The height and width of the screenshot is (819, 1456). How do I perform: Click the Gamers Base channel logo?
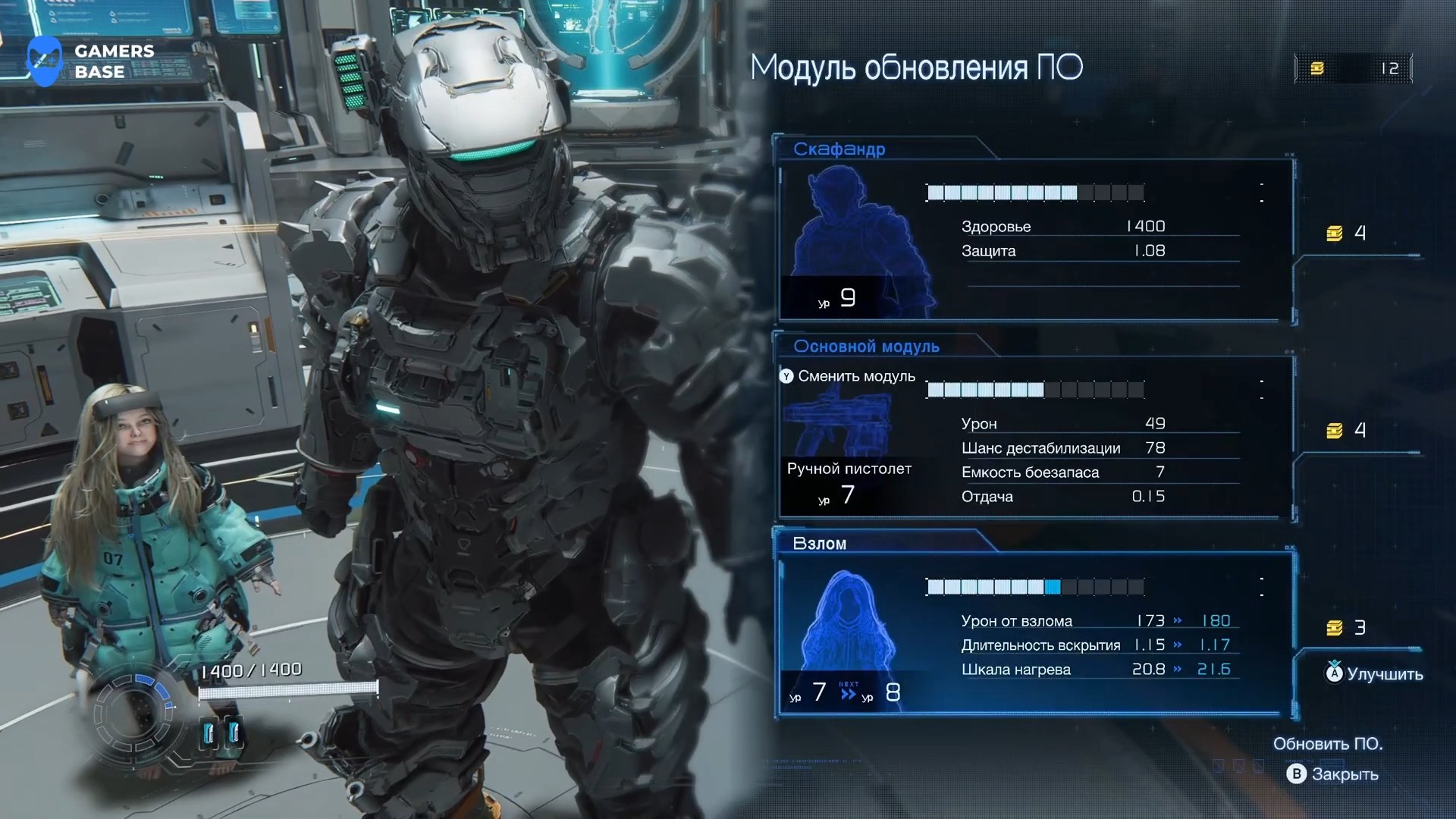89,61
